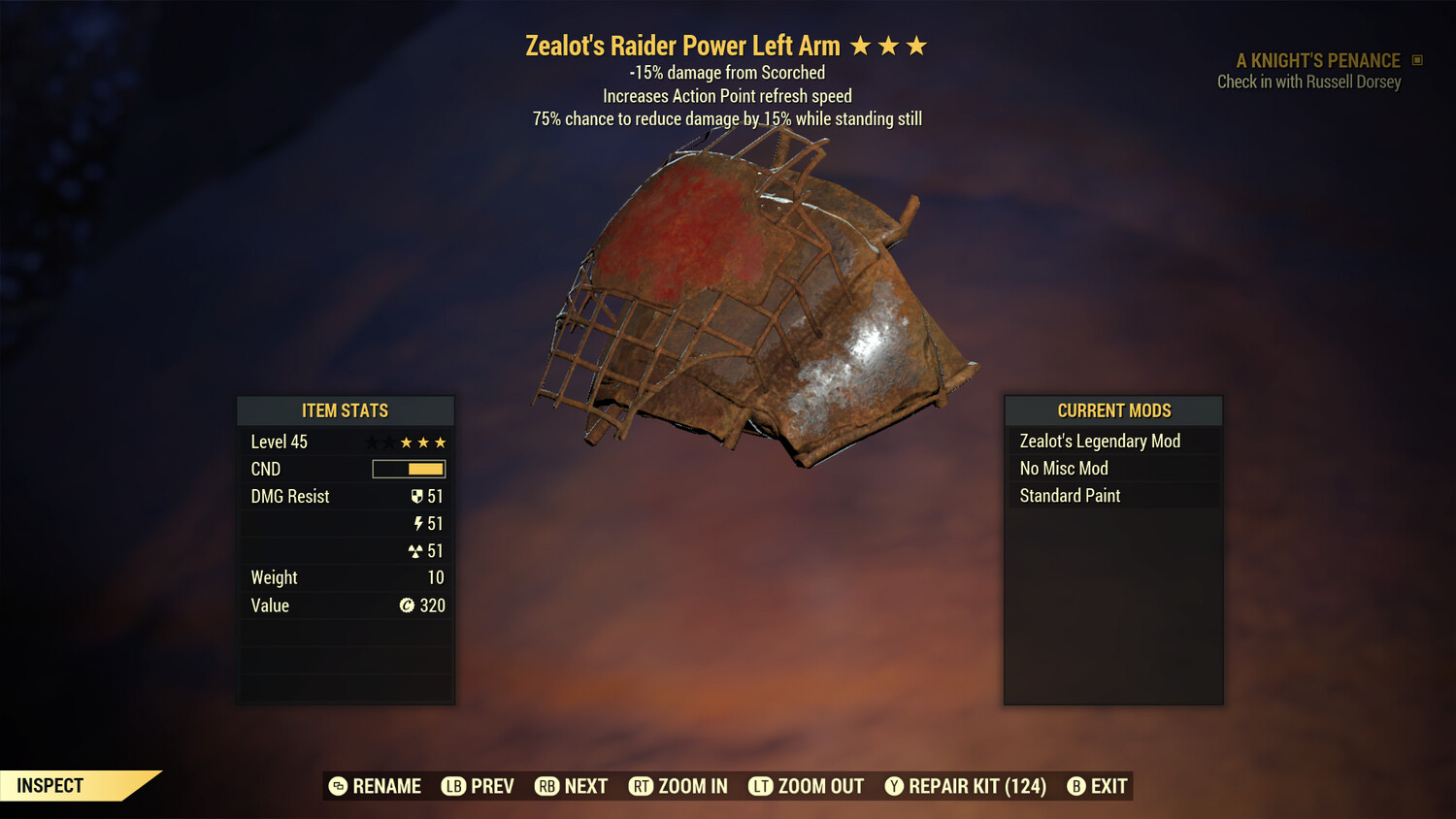Switch to the INSPECT tab

point(50,785)
